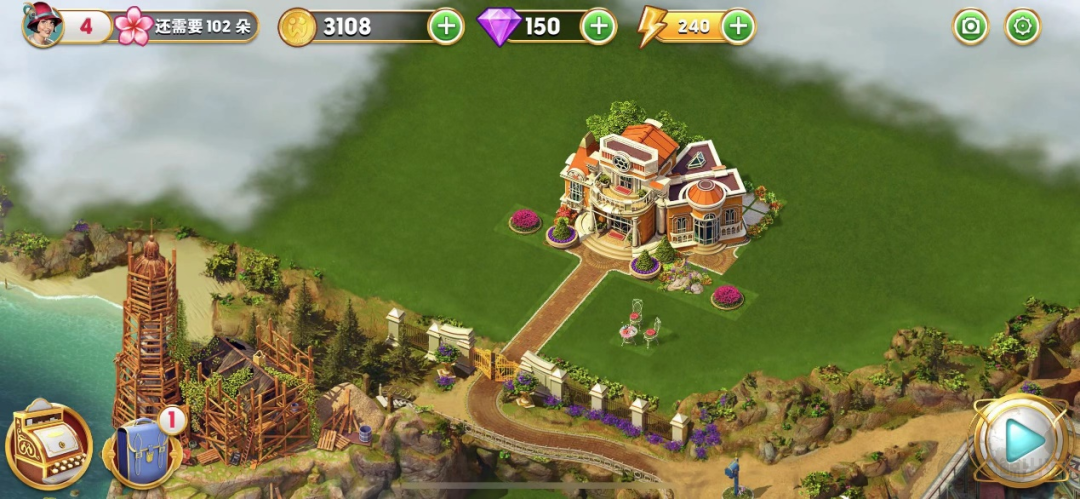Open the blue backpack inventory
Image resolution: width=1080 pixels, height=499 pixels.
click(142, 450)
